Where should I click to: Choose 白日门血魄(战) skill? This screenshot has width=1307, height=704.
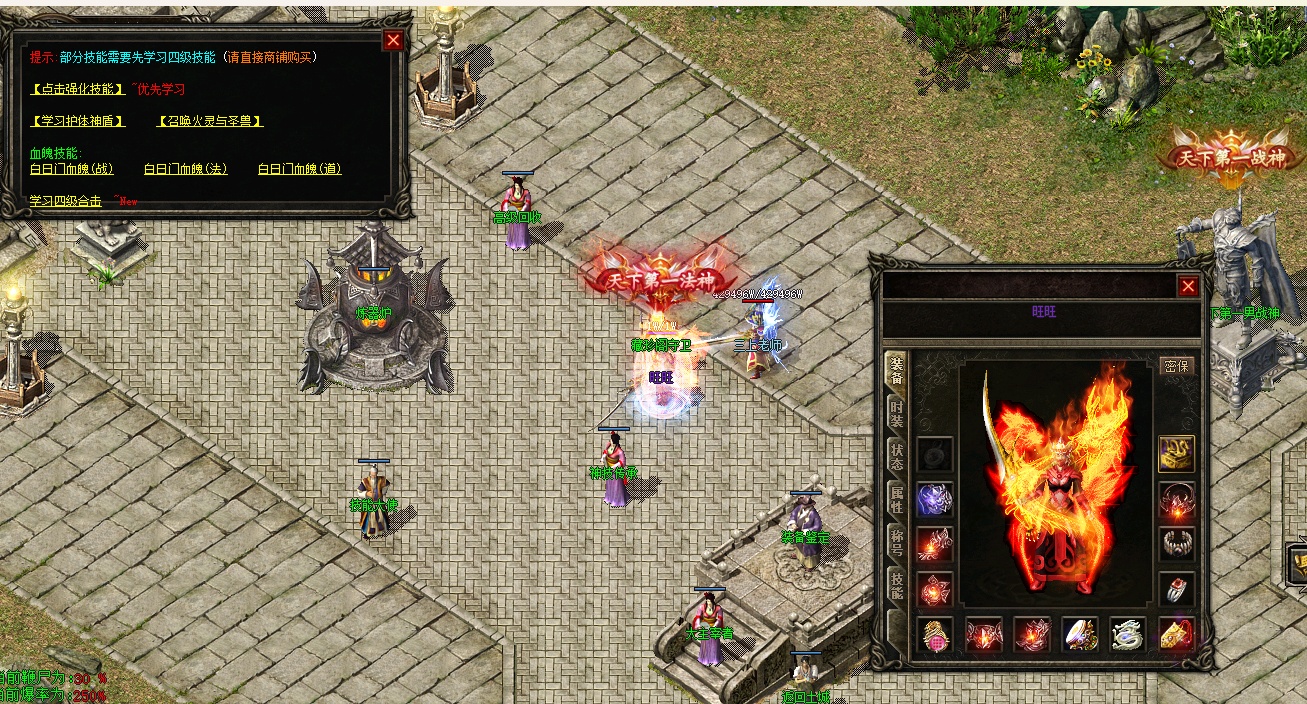[72, 169]
